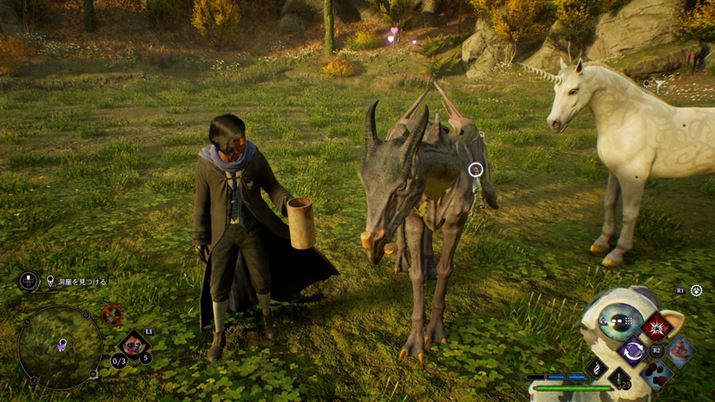Select the quest objective tracker with pin marker
The width and height of the screenshot is (715, 402).
(x=77, y=282)
